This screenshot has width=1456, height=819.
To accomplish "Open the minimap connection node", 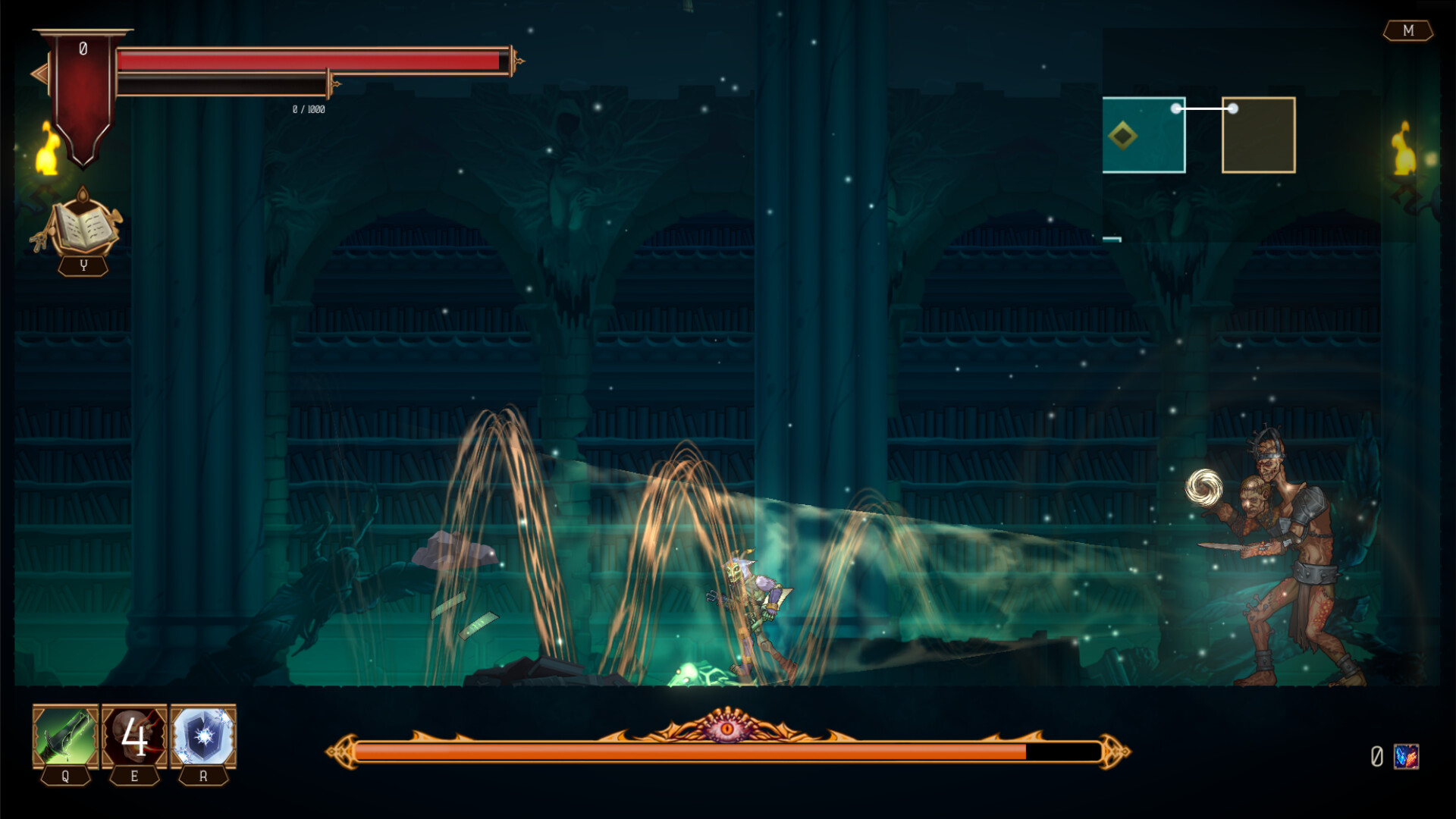I will pyautogui.click(x=1206, y=108).
